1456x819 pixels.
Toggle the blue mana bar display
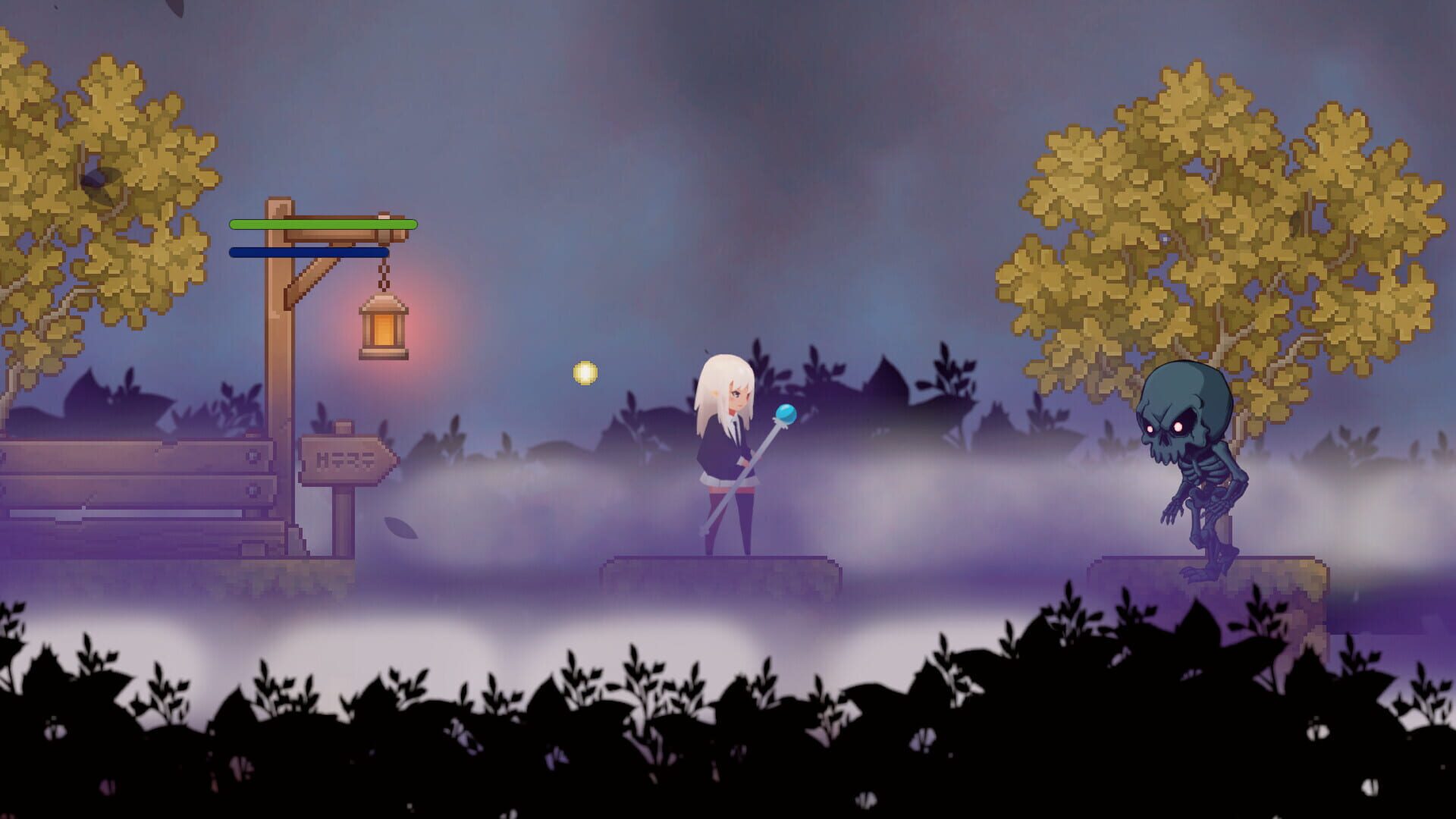point(303,250)
